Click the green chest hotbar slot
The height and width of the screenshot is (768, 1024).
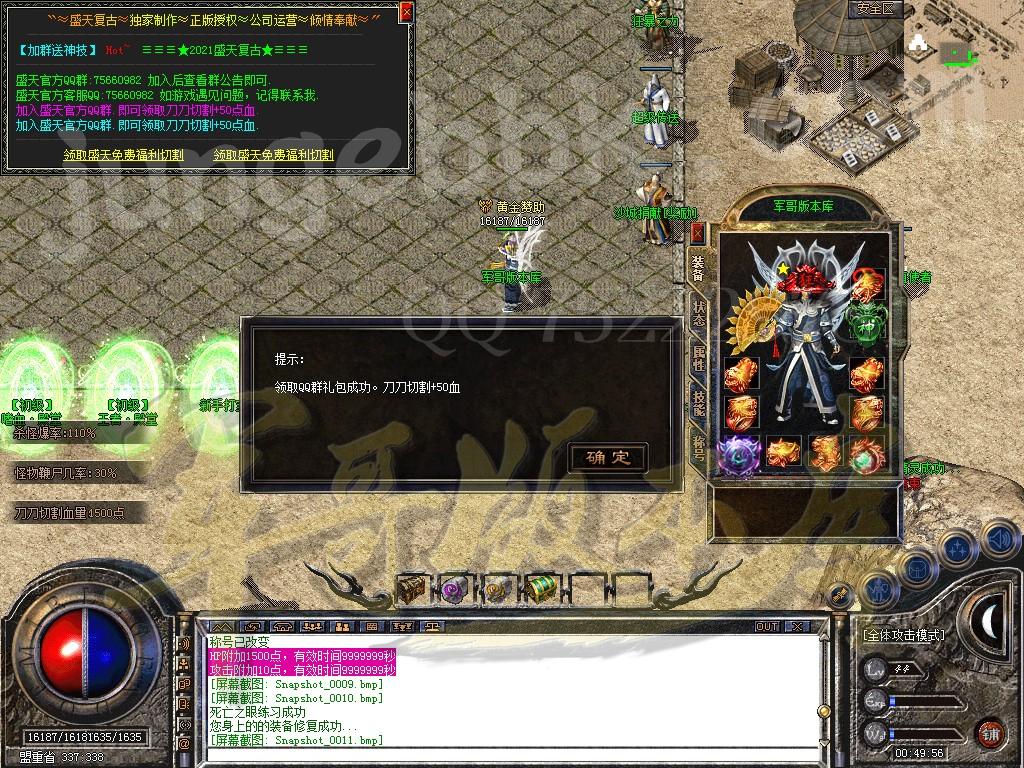[x=541, y=589]
